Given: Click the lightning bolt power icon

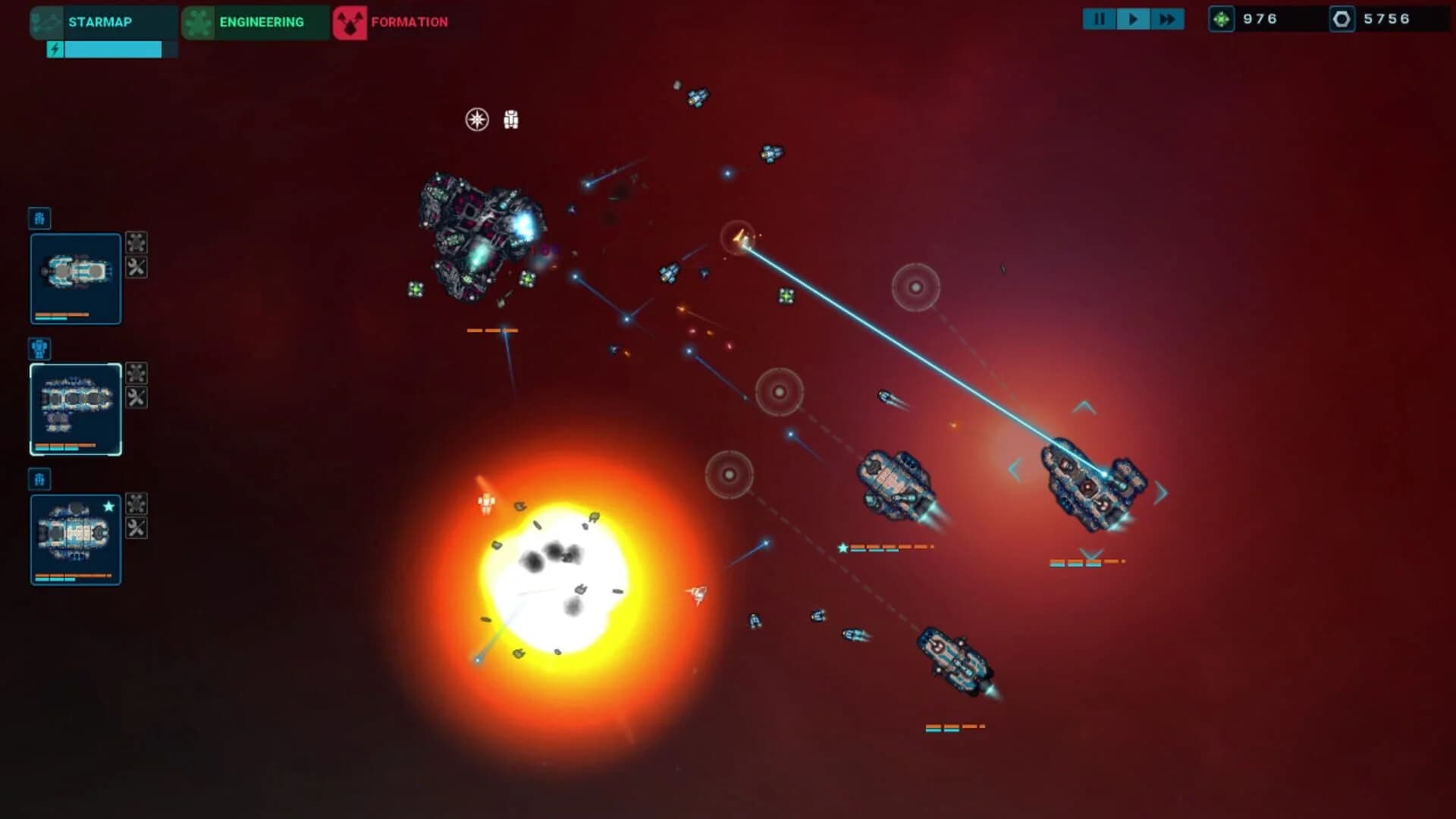Looking at the screenshot, I should click(55, 49).
